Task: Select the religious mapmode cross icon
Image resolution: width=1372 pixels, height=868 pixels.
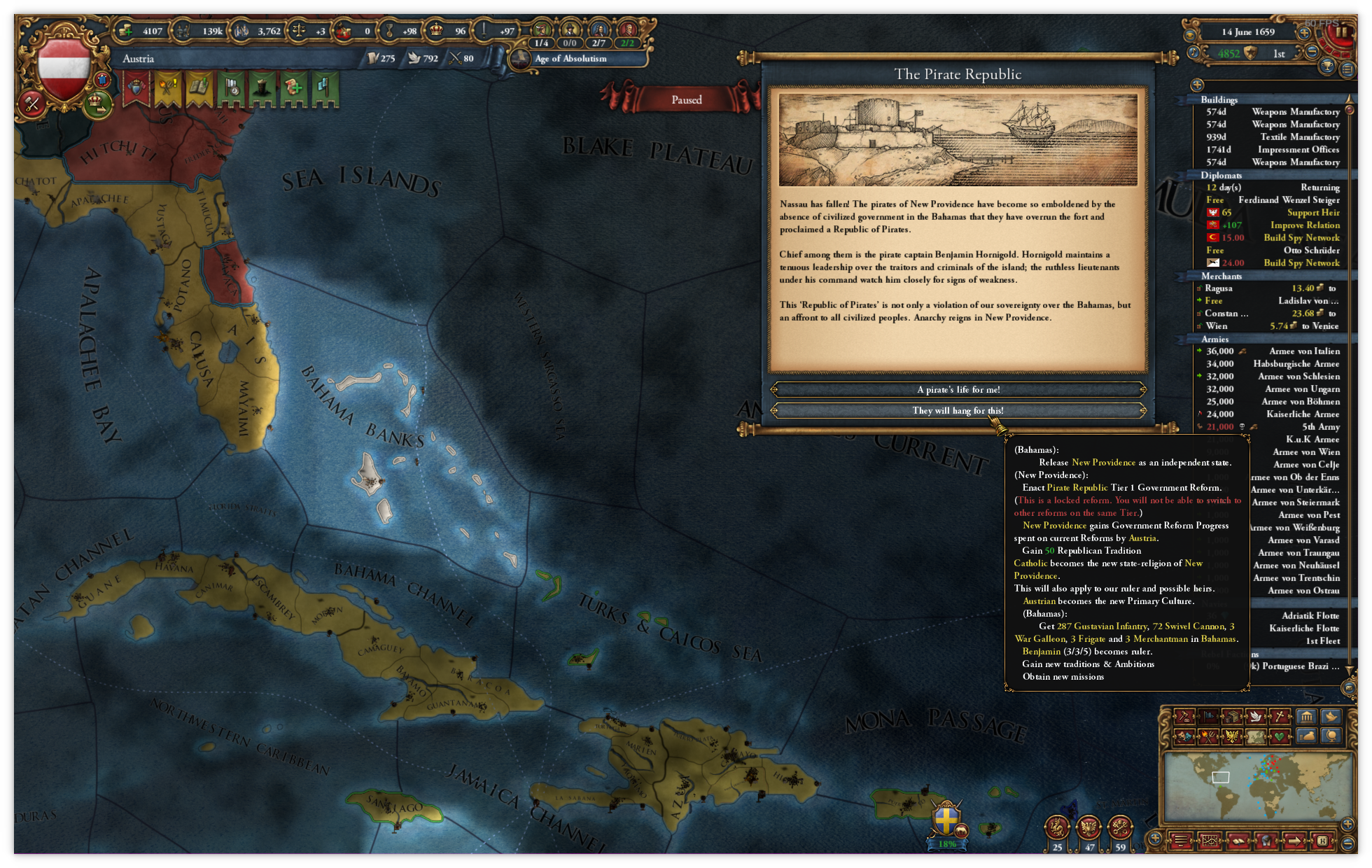Action: tap(1280, 717)
